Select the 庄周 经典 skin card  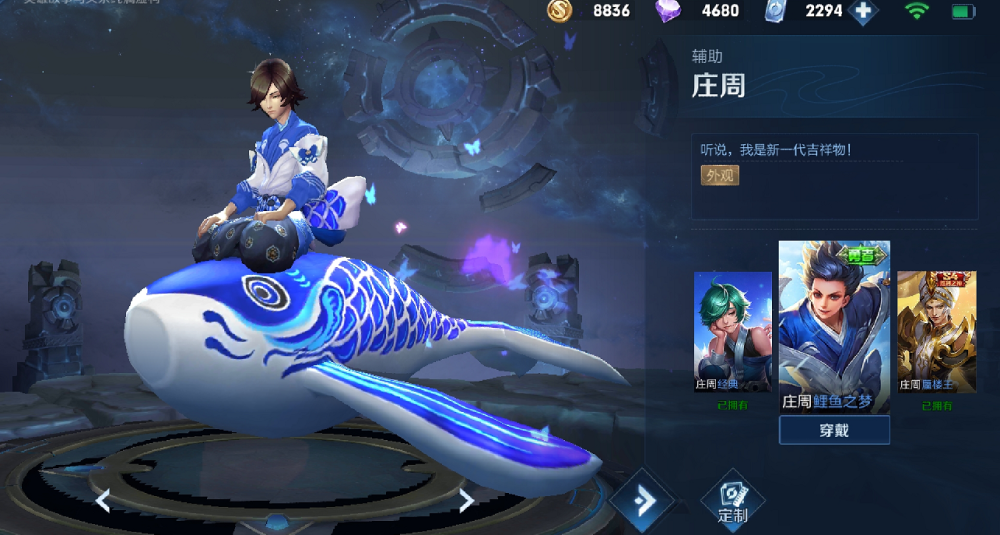(732, 331)
